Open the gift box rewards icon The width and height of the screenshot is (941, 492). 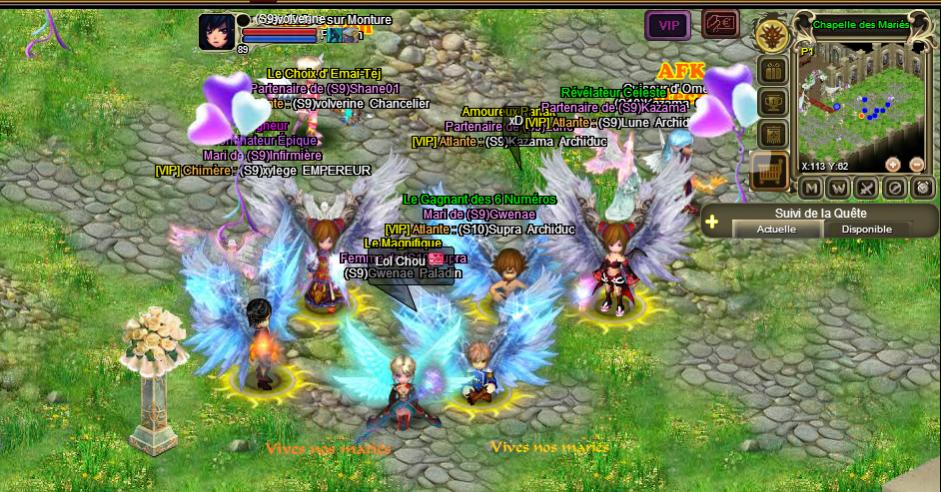[x=771, y=72]
